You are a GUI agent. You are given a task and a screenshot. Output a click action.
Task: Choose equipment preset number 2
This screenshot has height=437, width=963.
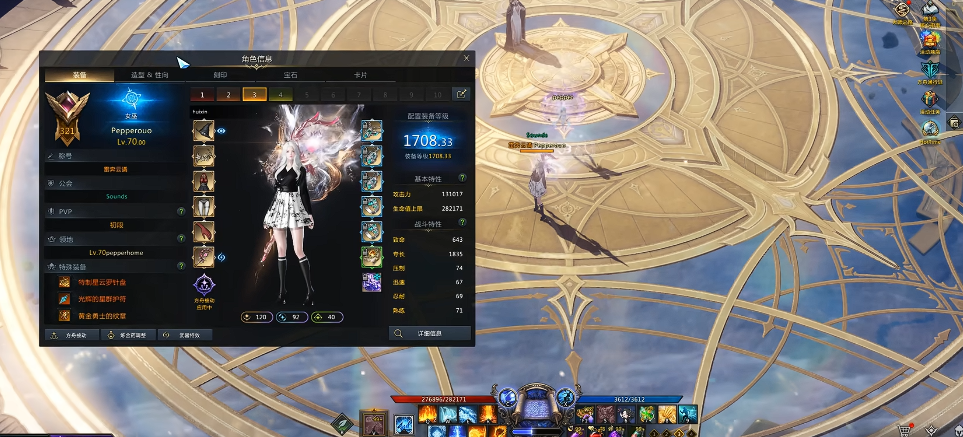click(228, 94)
